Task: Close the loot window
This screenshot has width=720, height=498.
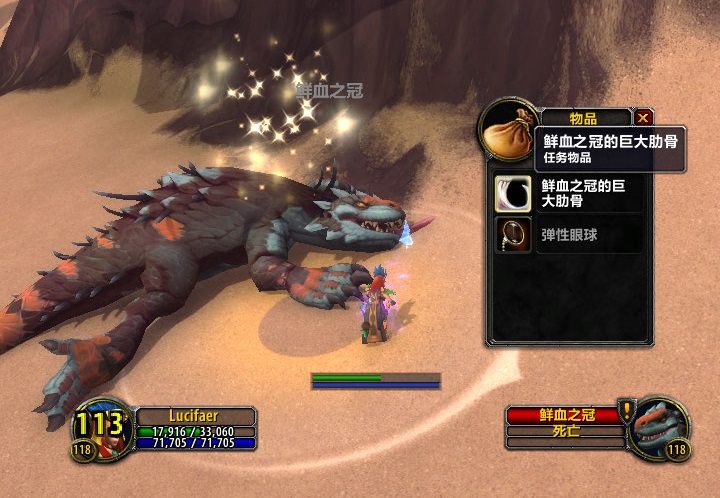Action: pyautogui.click(x=643, y=117)
